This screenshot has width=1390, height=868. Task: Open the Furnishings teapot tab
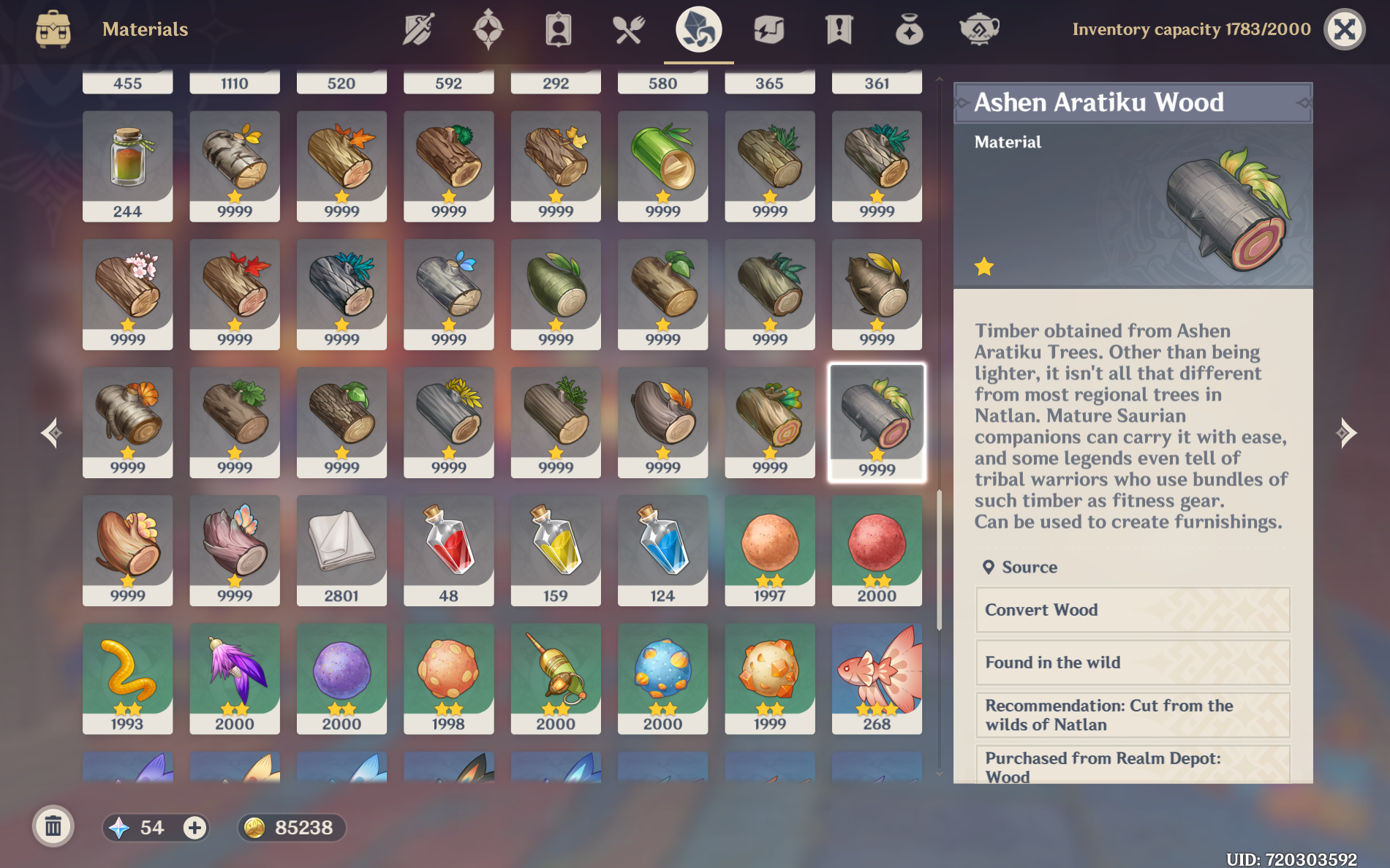pyautogui.click(x=979, y=29)
